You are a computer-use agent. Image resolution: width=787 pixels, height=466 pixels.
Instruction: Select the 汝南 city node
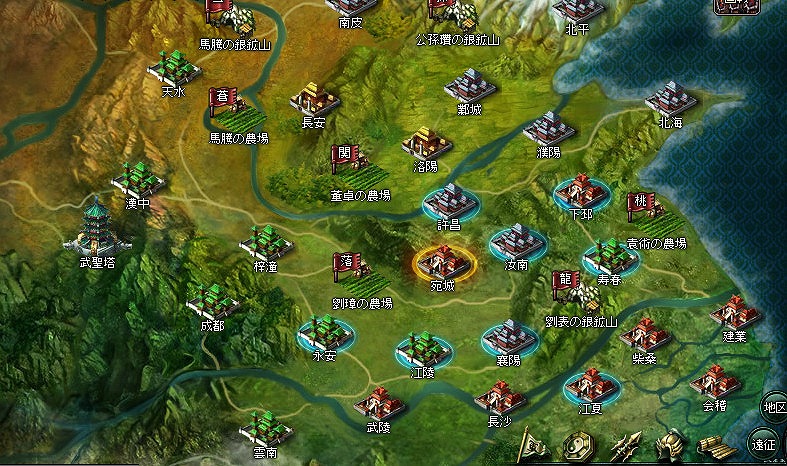pyautogui.click(x=516, y=243)
